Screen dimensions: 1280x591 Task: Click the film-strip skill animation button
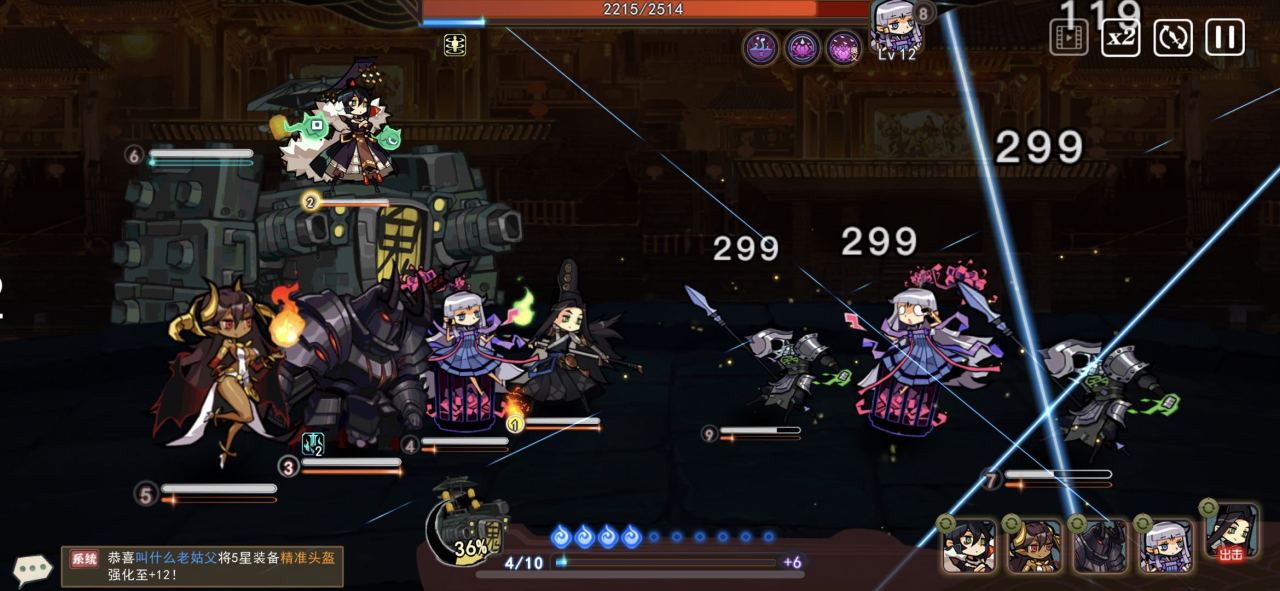(1068, 38)
